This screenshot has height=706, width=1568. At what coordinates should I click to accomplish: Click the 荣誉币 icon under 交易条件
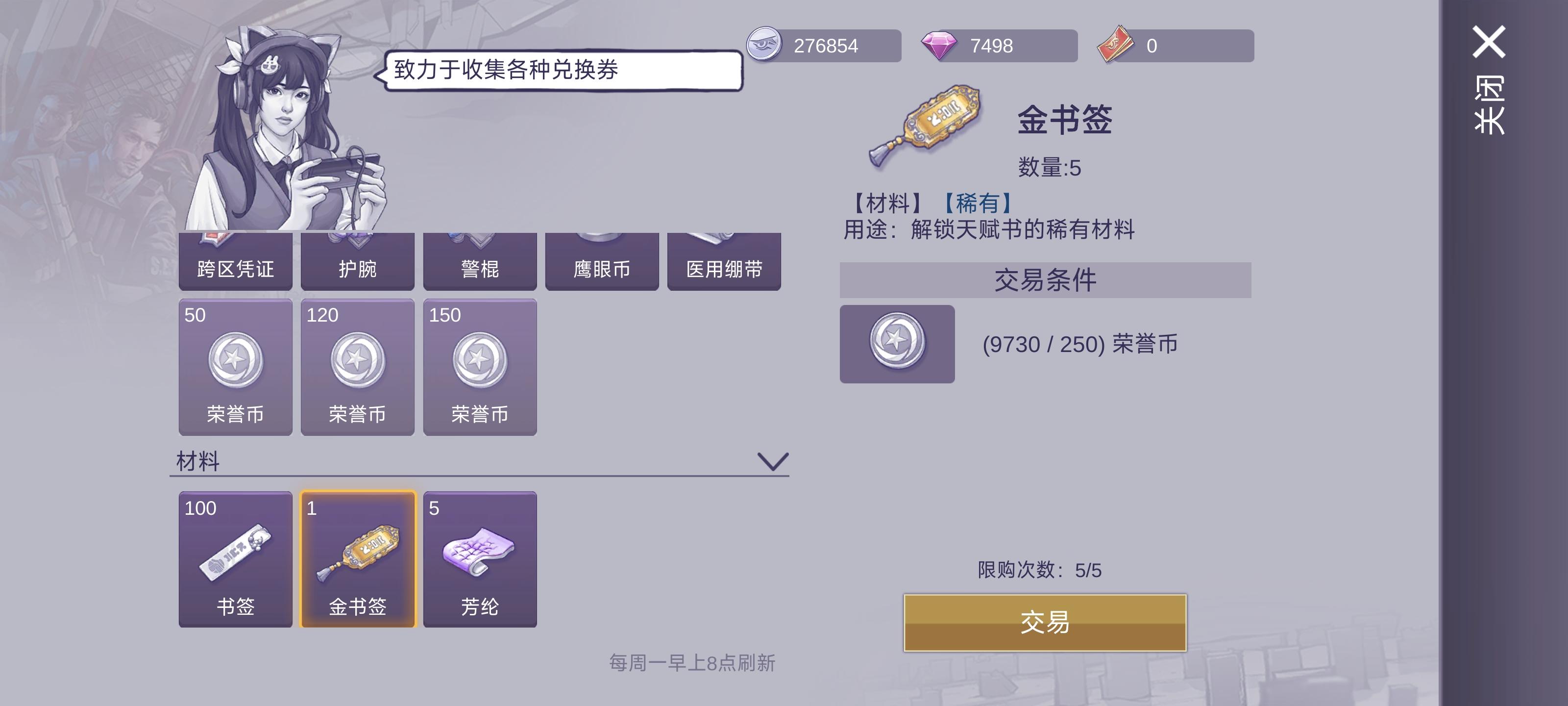coord(896,343)
